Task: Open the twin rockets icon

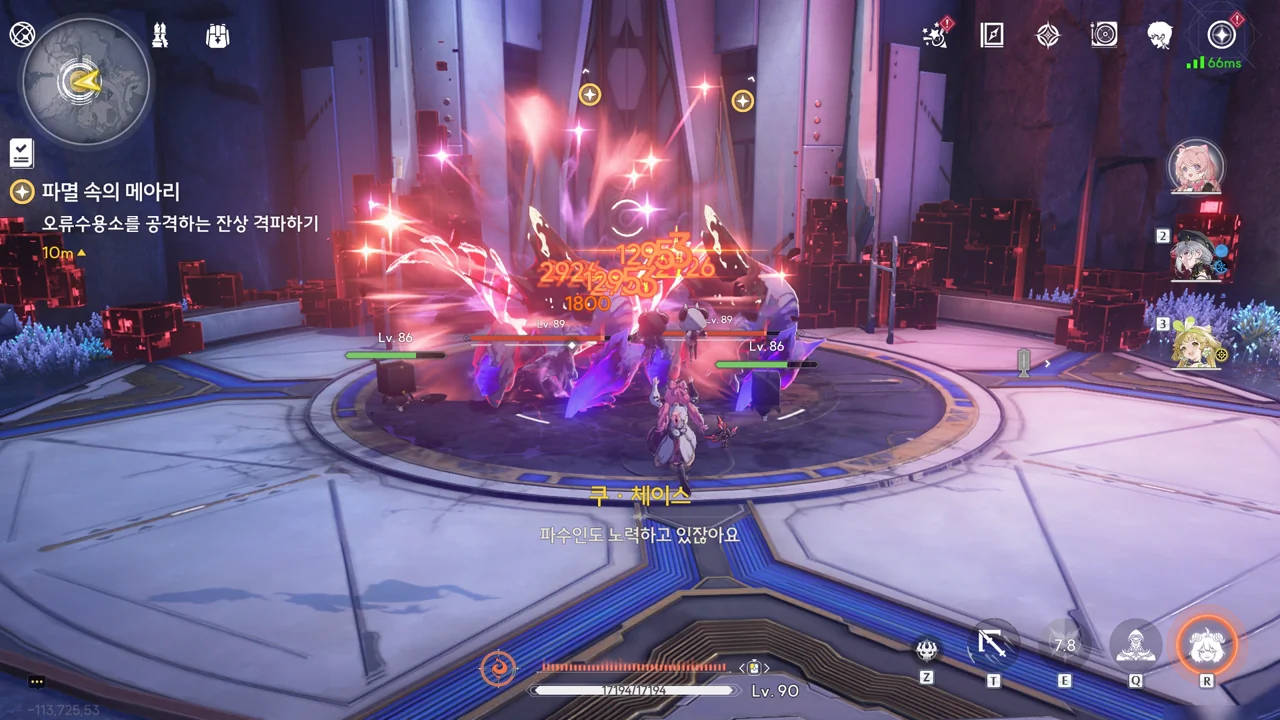Action: coord(160,36)
